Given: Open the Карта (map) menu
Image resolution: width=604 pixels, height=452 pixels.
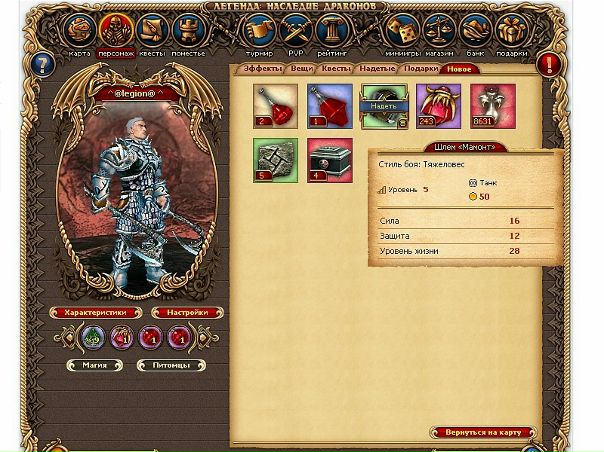Looking at the screenshot, I should click(x=80, y=31).
